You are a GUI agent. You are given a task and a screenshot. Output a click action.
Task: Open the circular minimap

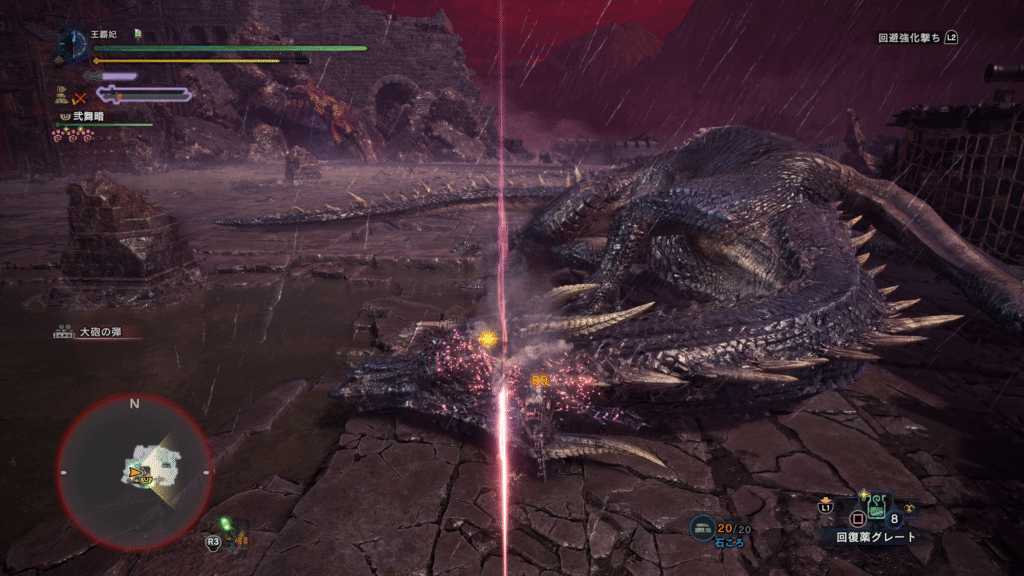point(134,470)
